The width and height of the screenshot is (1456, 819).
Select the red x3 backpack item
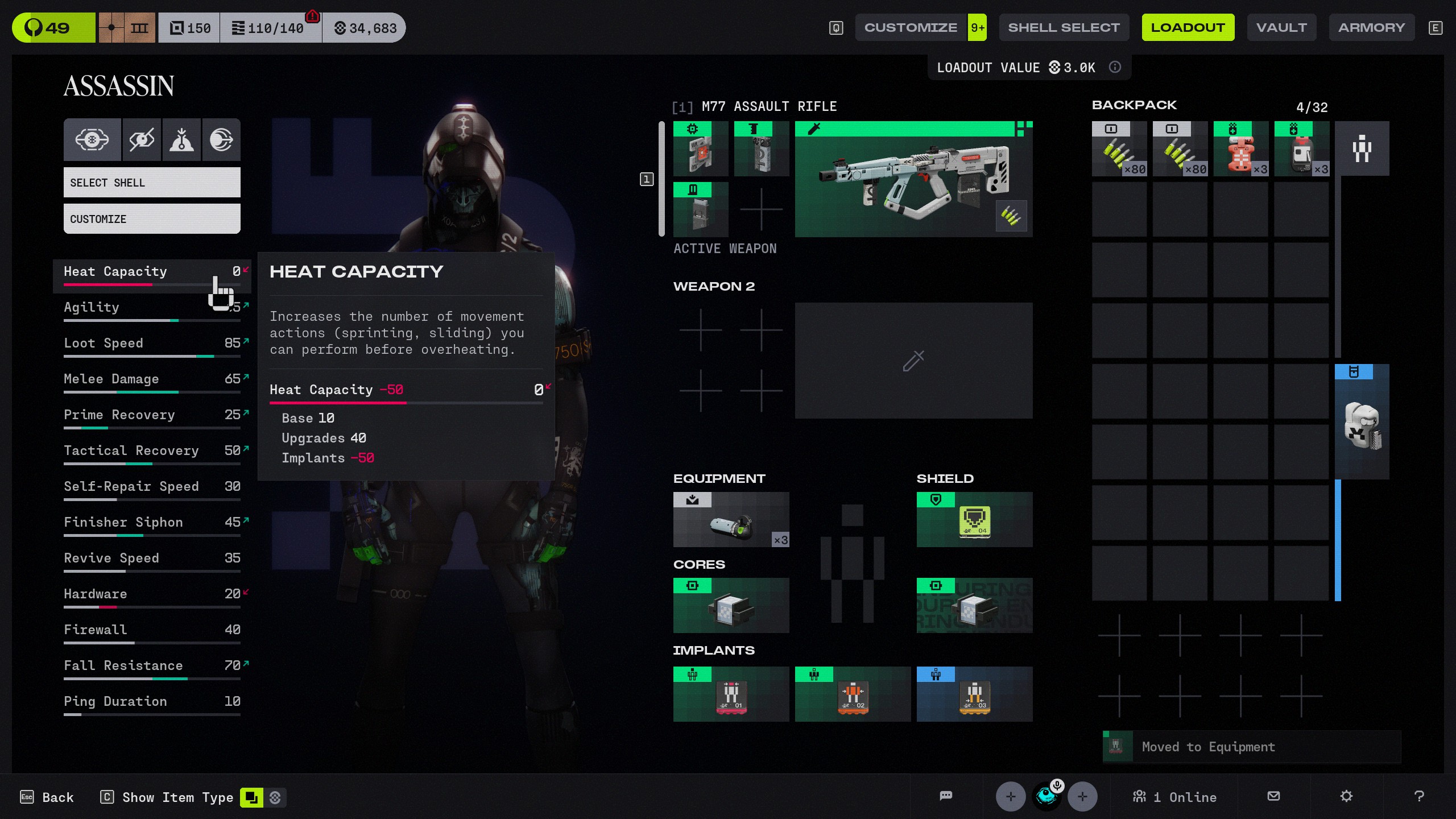point(1240,149)
